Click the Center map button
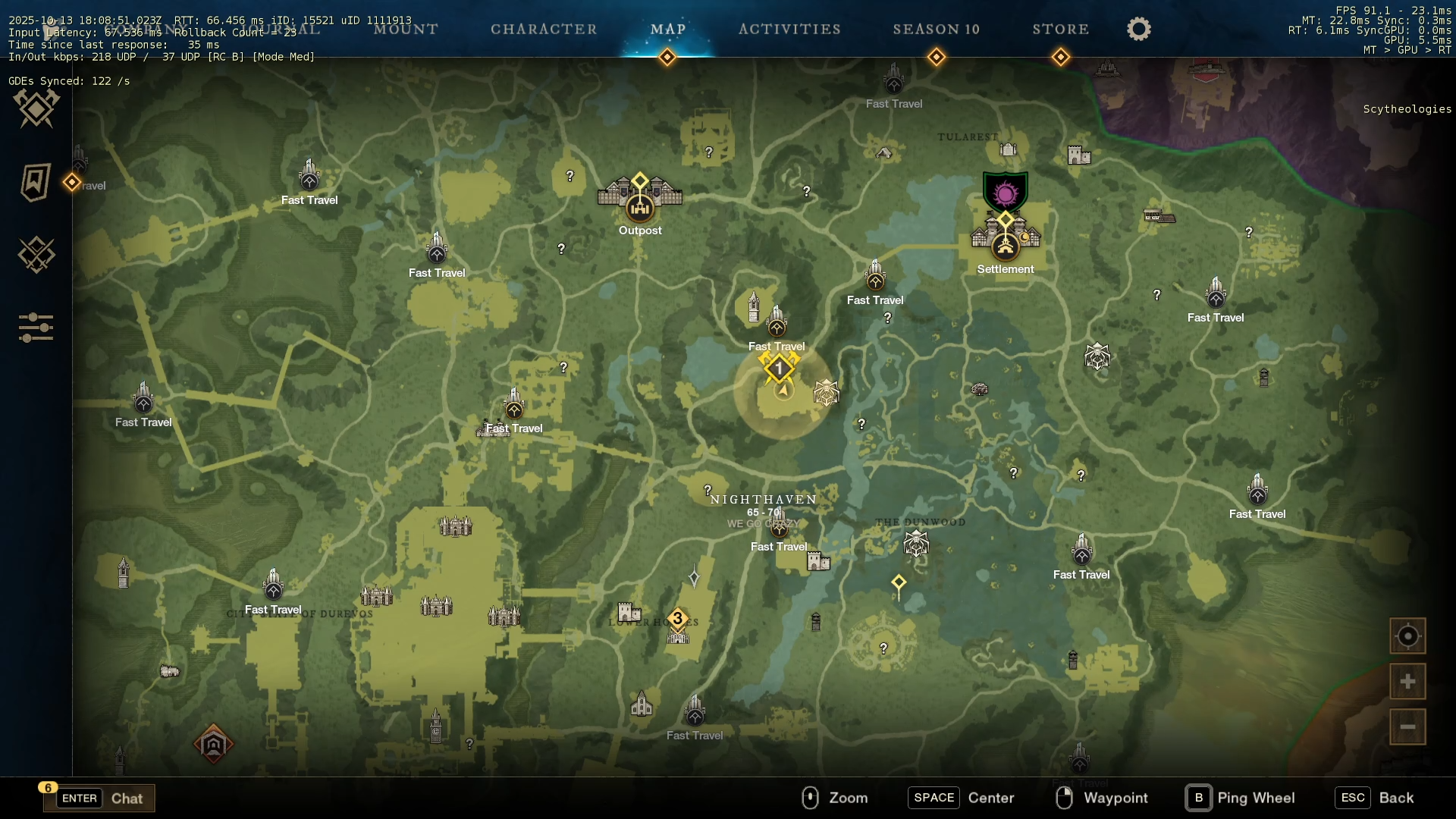The width and height of the screenshot is (1456, 819). [x=962, y=798]
